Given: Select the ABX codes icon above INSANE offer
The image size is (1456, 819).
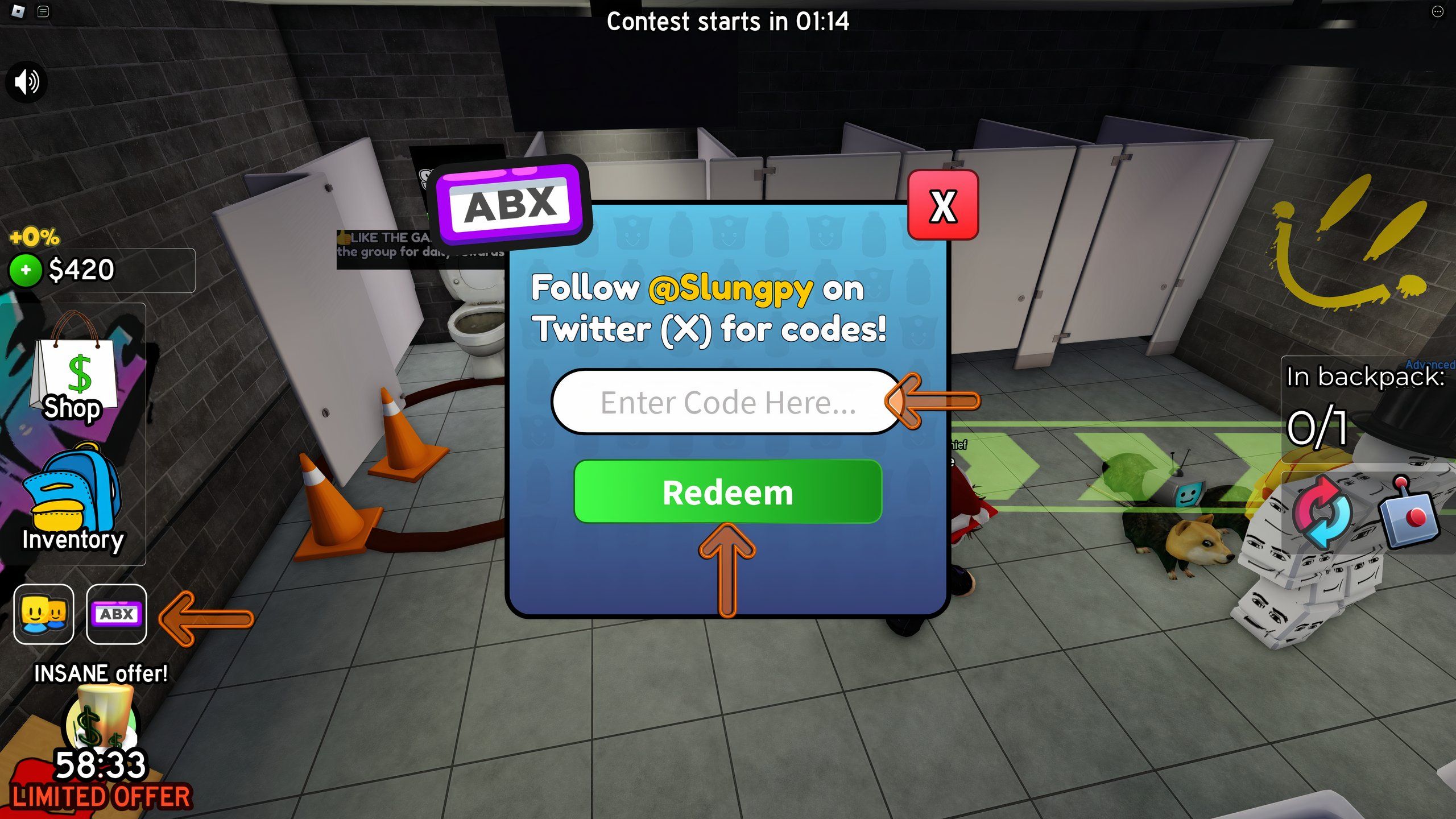Looking at the screenshot, I should 115,614.
